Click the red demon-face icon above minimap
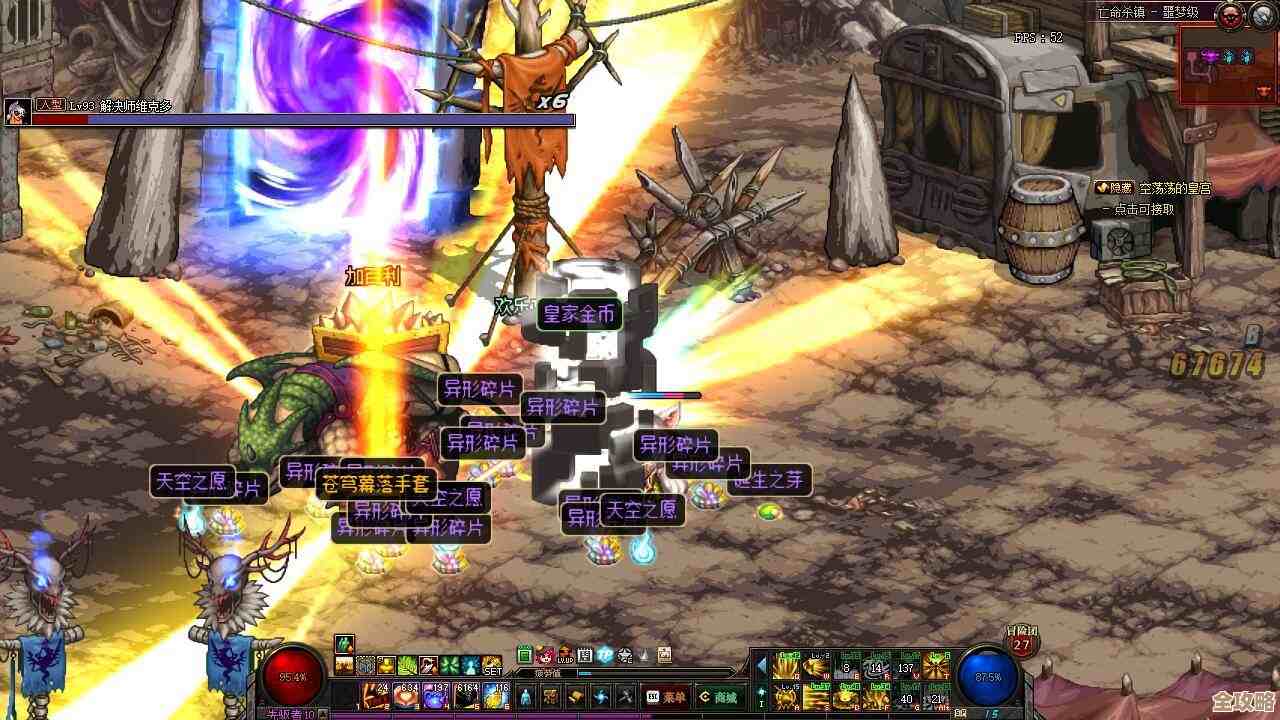The height and width of the screenshot is (720, 1280). click(1230, 13)
